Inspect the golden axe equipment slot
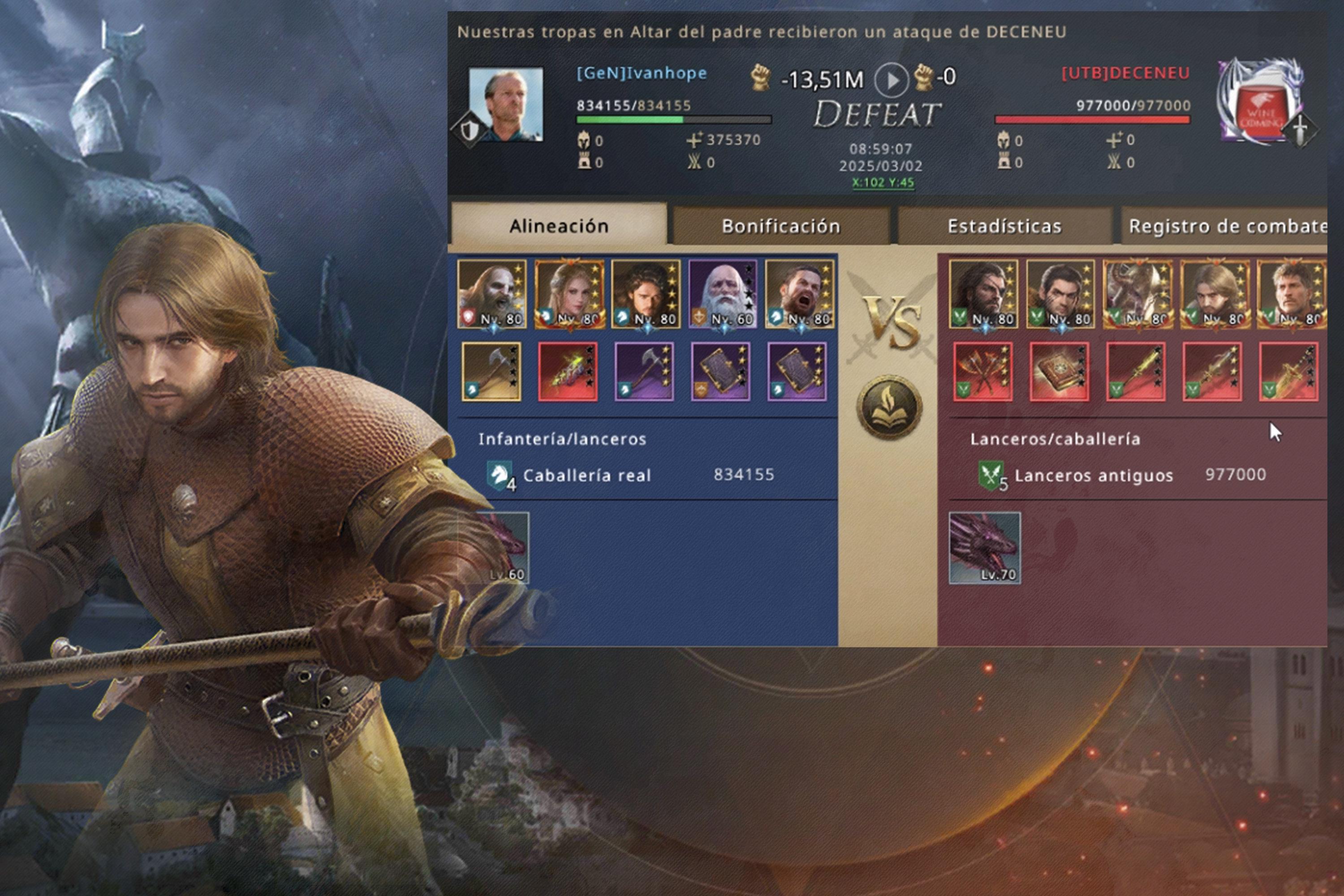This screenshot has height=896, width=1344. [x=491, y=371]
